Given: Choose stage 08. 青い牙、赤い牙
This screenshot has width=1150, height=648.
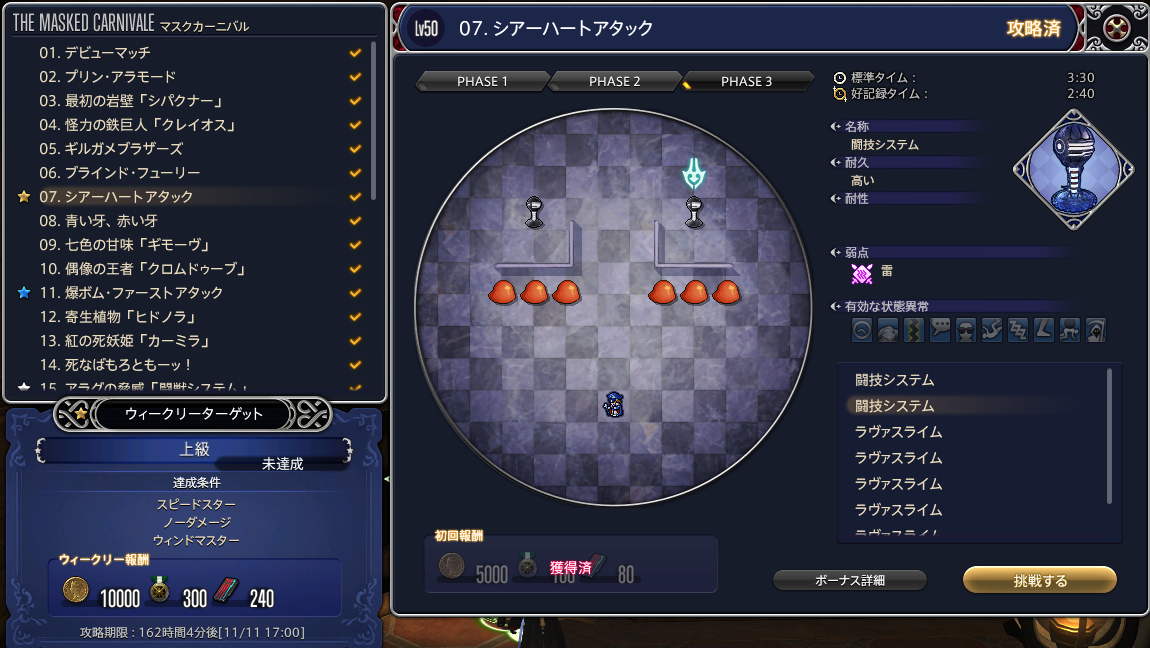Looking at the screenshot, I should (98, 220).
